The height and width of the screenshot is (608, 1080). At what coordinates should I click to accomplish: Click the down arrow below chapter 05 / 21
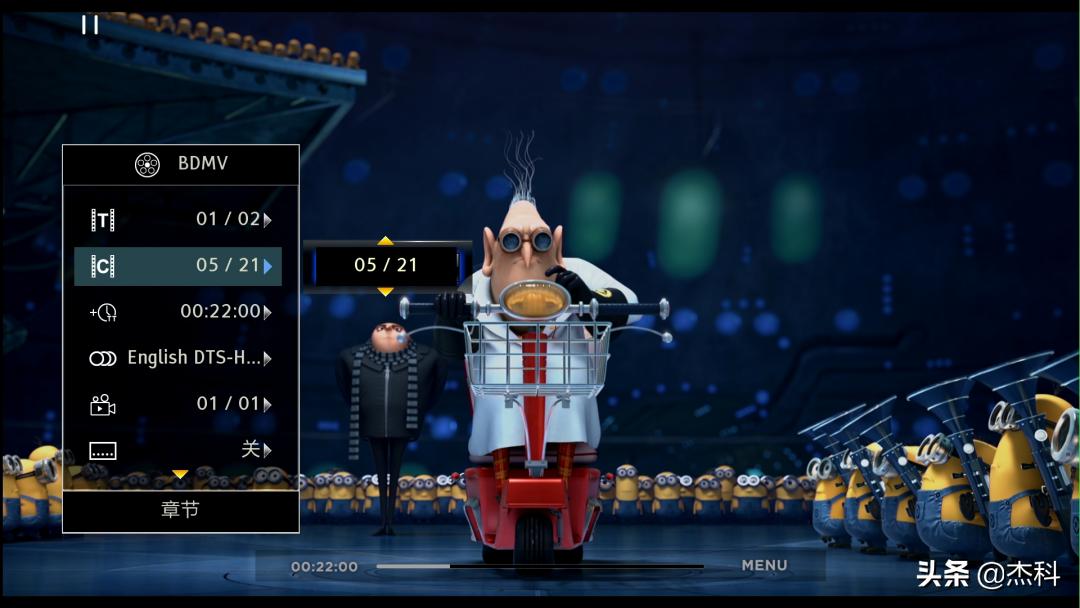pyautogui.click(x=385, y=291)
